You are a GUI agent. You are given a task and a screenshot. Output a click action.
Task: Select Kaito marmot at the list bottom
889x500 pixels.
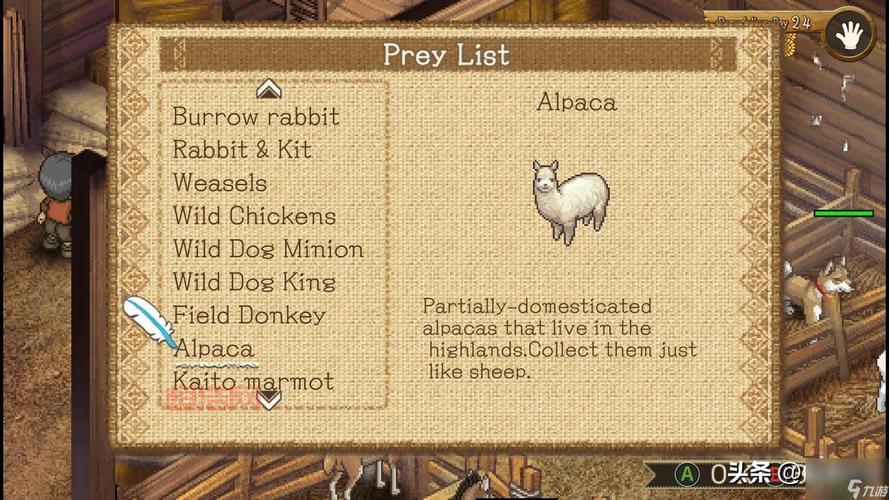[253, 381]
